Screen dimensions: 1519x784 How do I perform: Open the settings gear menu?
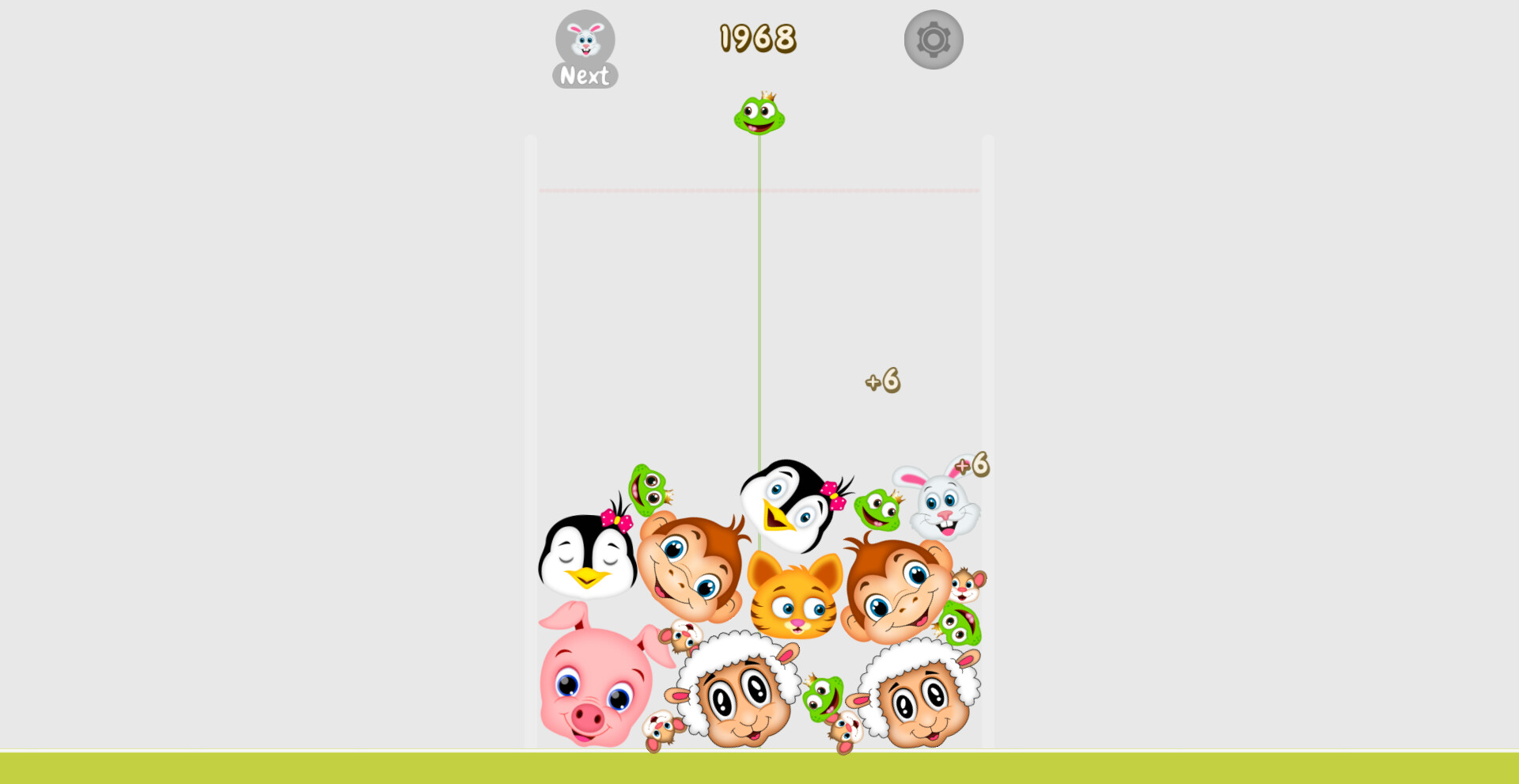pyautogui.click(x=932, y=39)
